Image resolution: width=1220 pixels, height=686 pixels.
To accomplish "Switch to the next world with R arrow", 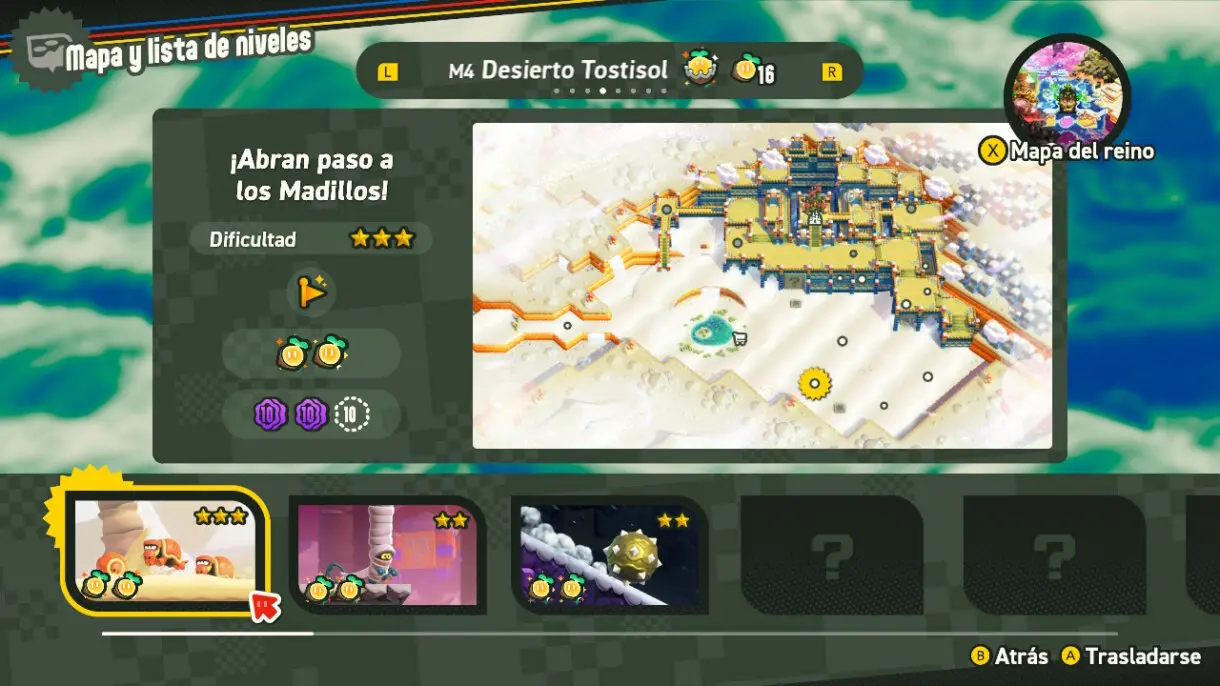I will click(x=831, y=72).
